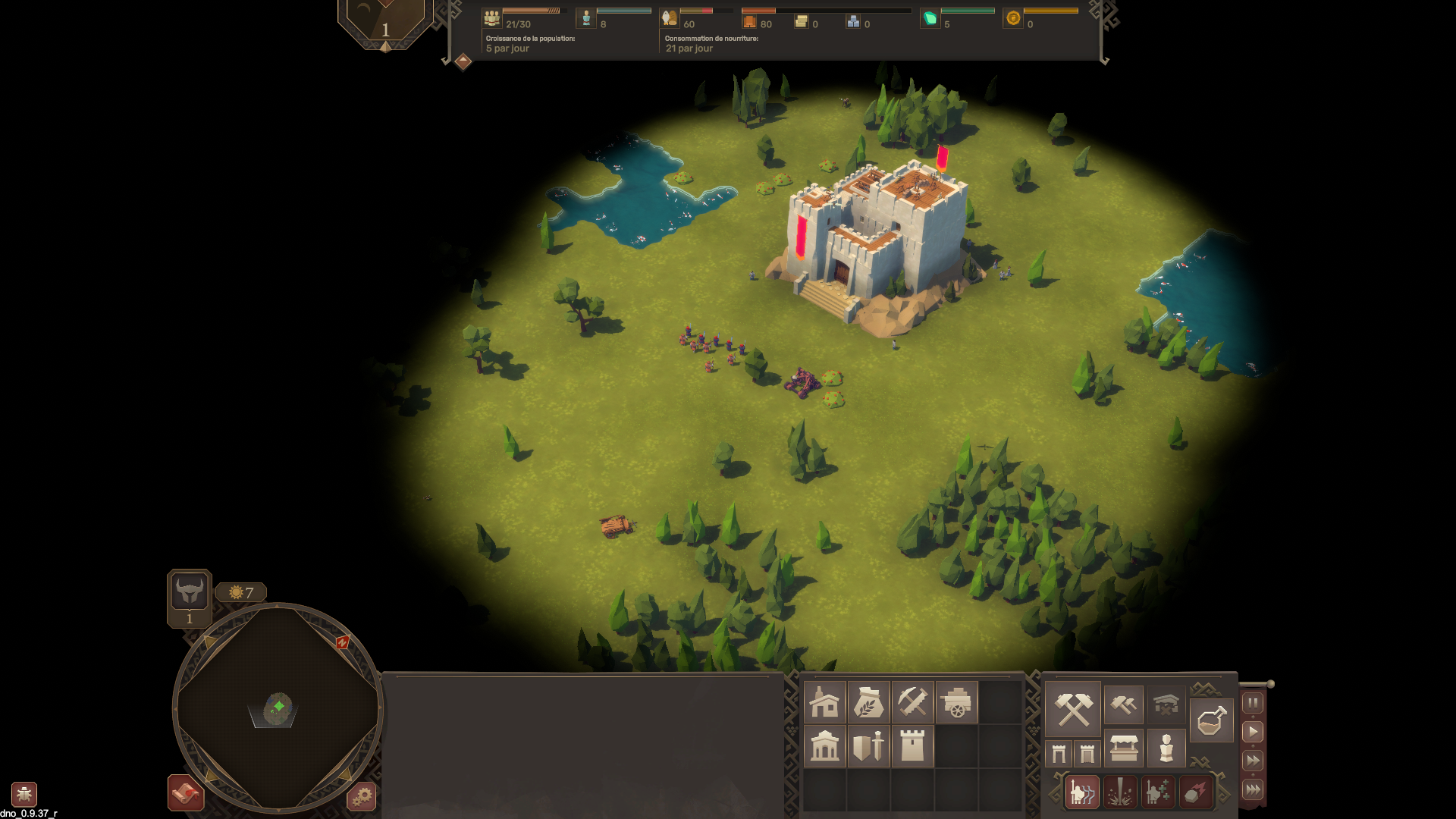Open the red scroll button
This screenshot has height=819, width=1456.
[x=186, y=793]
